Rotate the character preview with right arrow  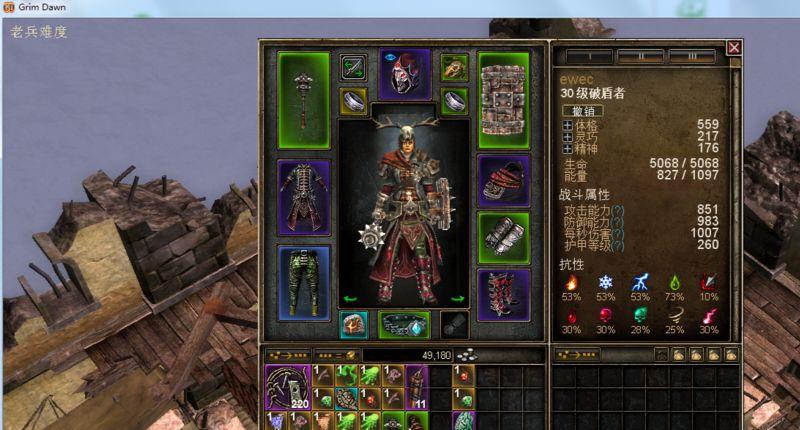[x=455, y=298]
